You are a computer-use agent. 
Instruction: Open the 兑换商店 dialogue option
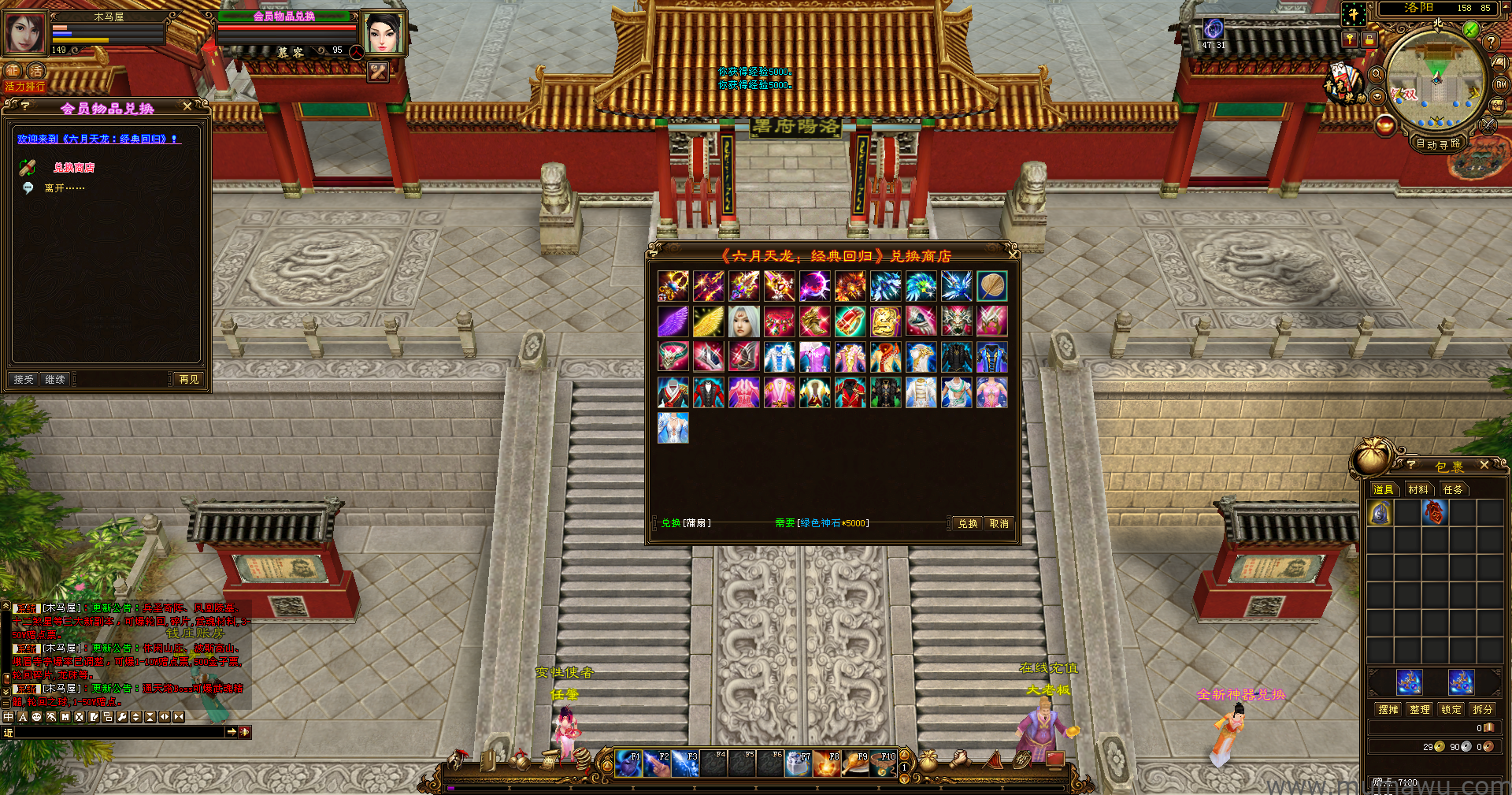(74, 168)
